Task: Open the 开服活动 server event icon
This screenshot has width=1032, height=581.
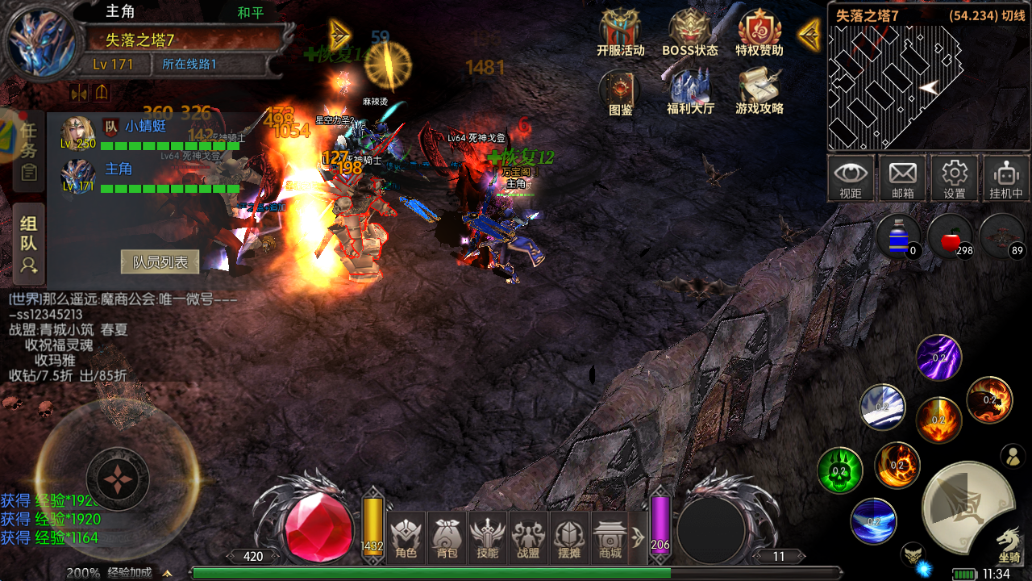Action: point(620,33)
